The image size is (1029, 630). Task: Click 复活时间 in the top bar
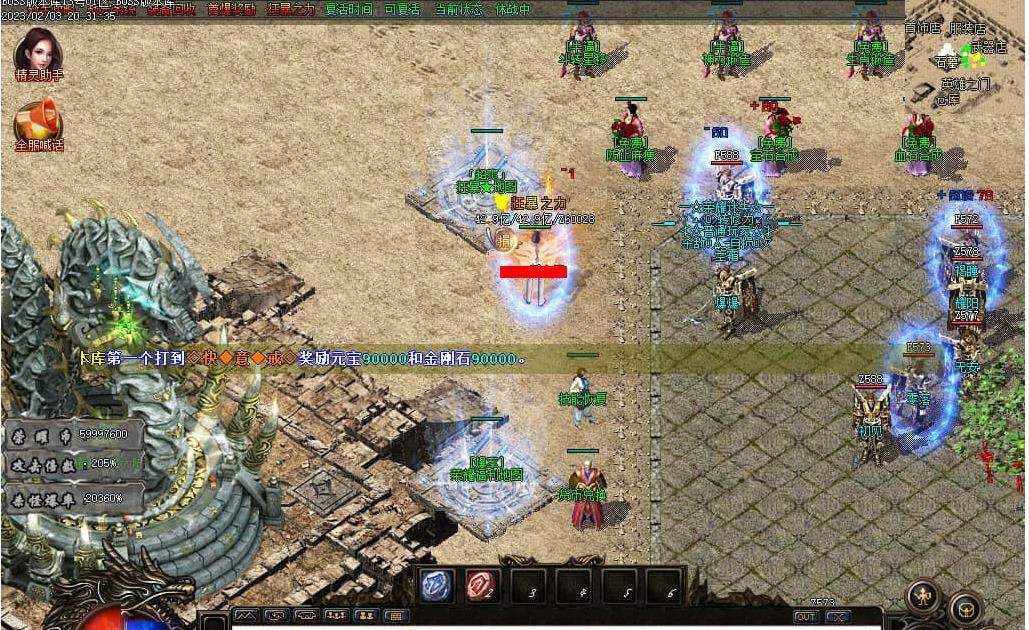(x=349, y=9)
